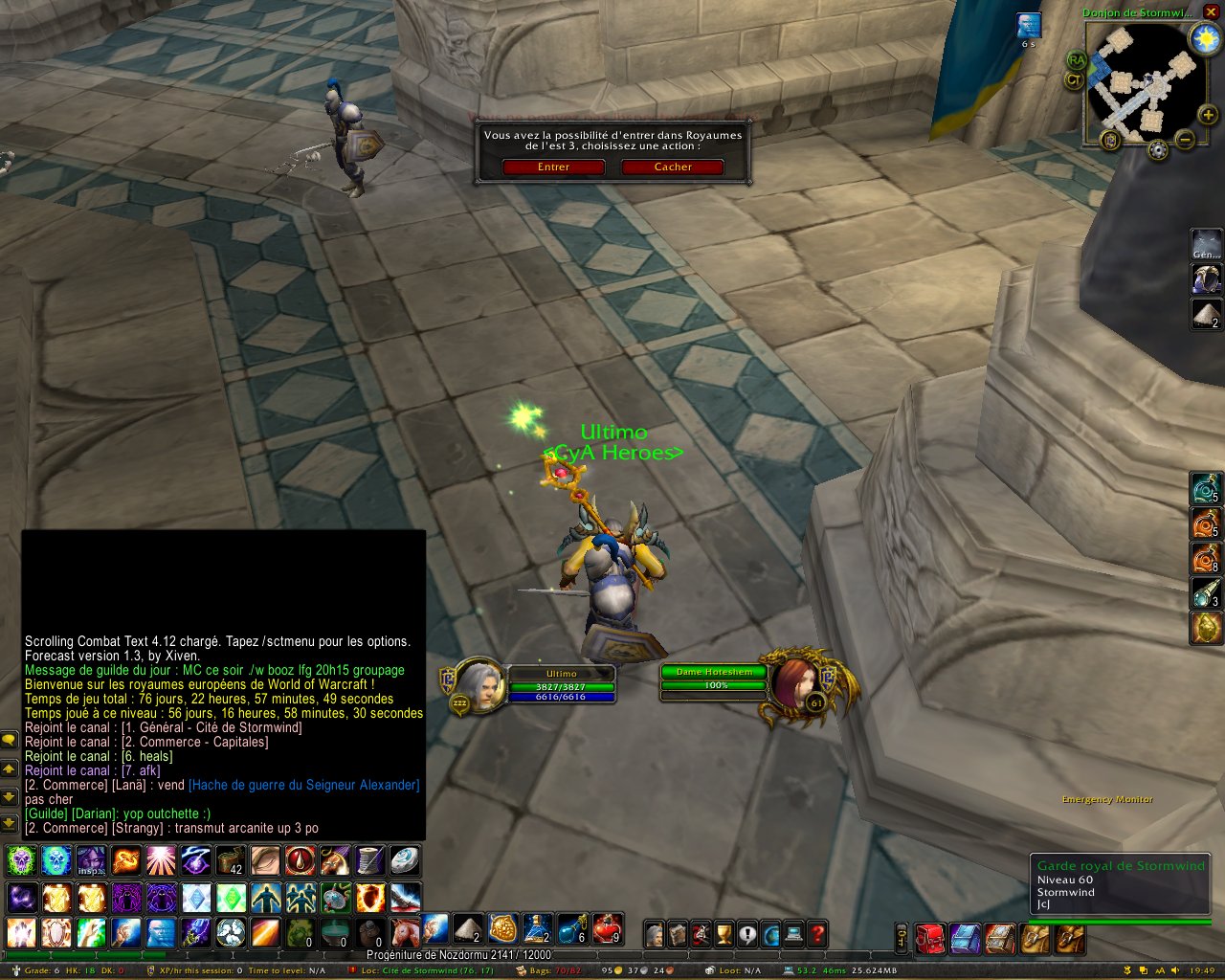Open the gear addon button under minimap
The height and width of the screenshot is (980, 1225).
click(x=1158, y=150)
